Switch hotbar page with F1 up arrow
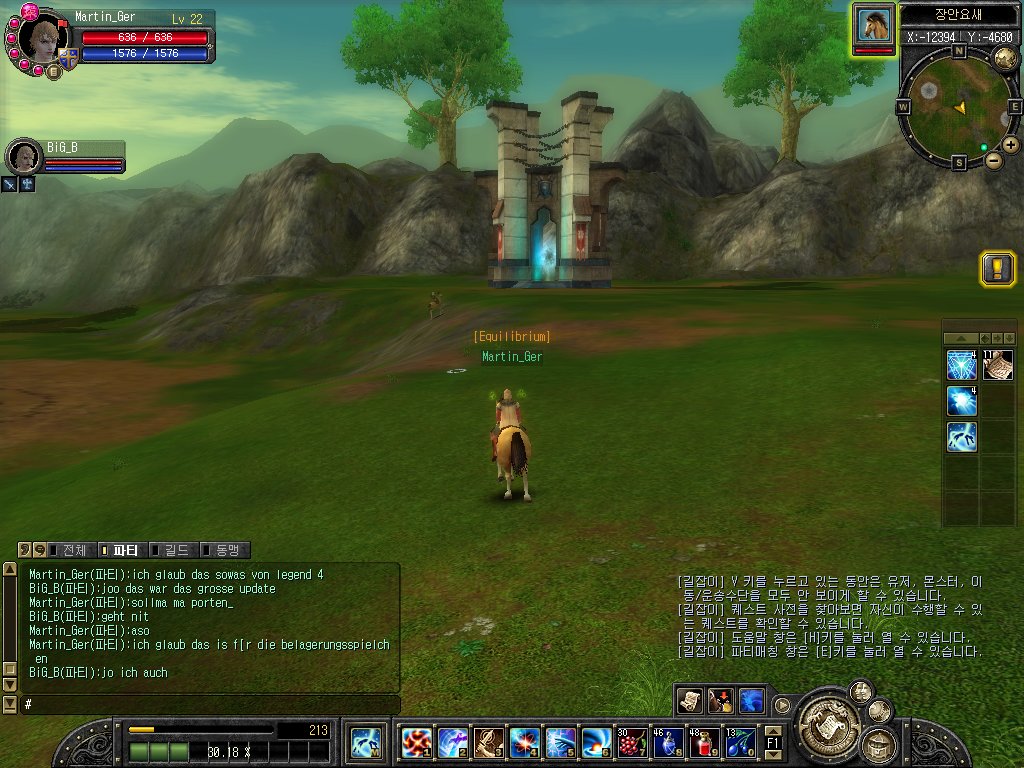1024x768 pixels. pos(773,731)
